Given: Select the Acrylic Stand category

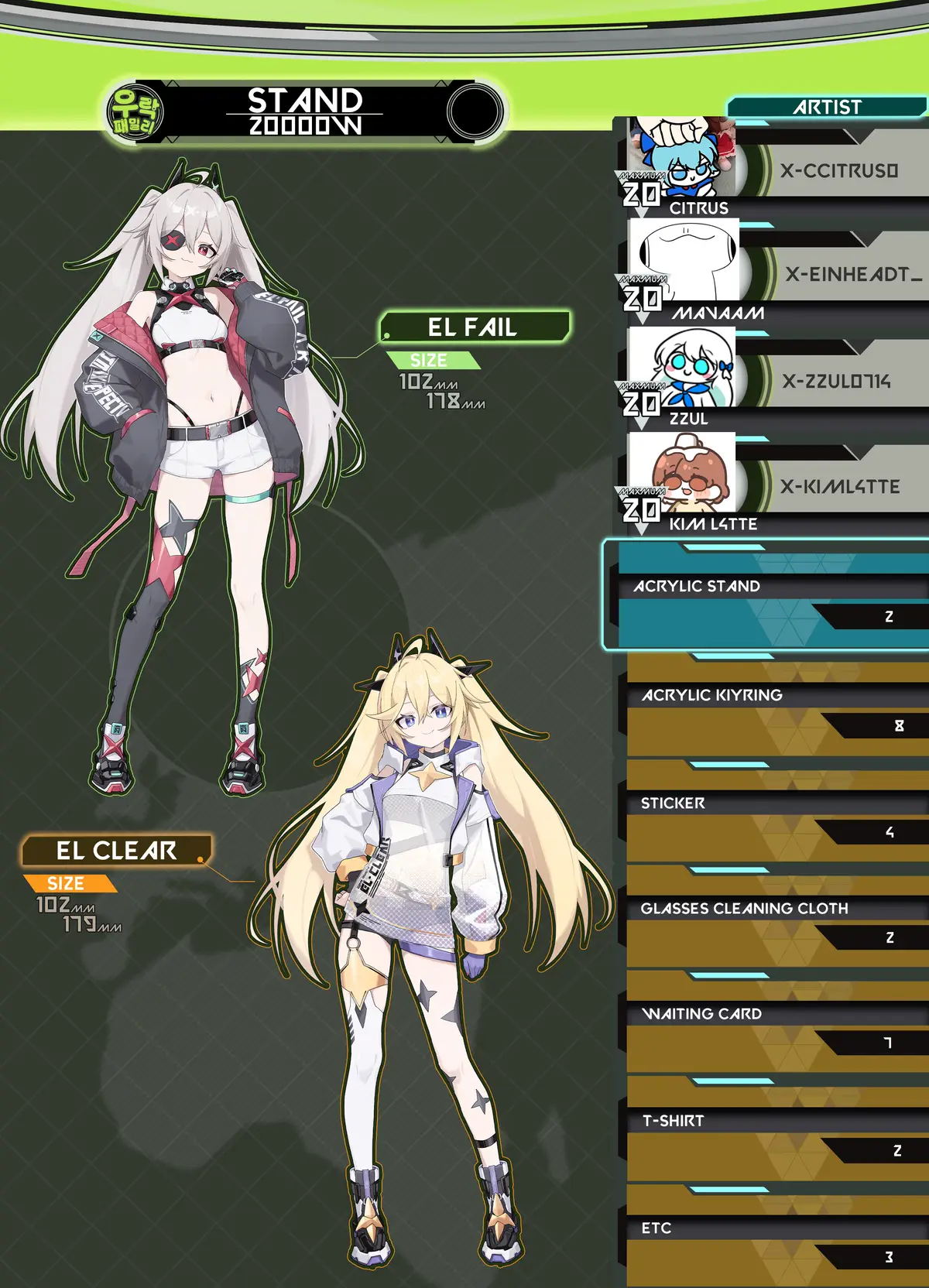Looking at the screenshot, I should pyautogui.click(x=766, y=596).
